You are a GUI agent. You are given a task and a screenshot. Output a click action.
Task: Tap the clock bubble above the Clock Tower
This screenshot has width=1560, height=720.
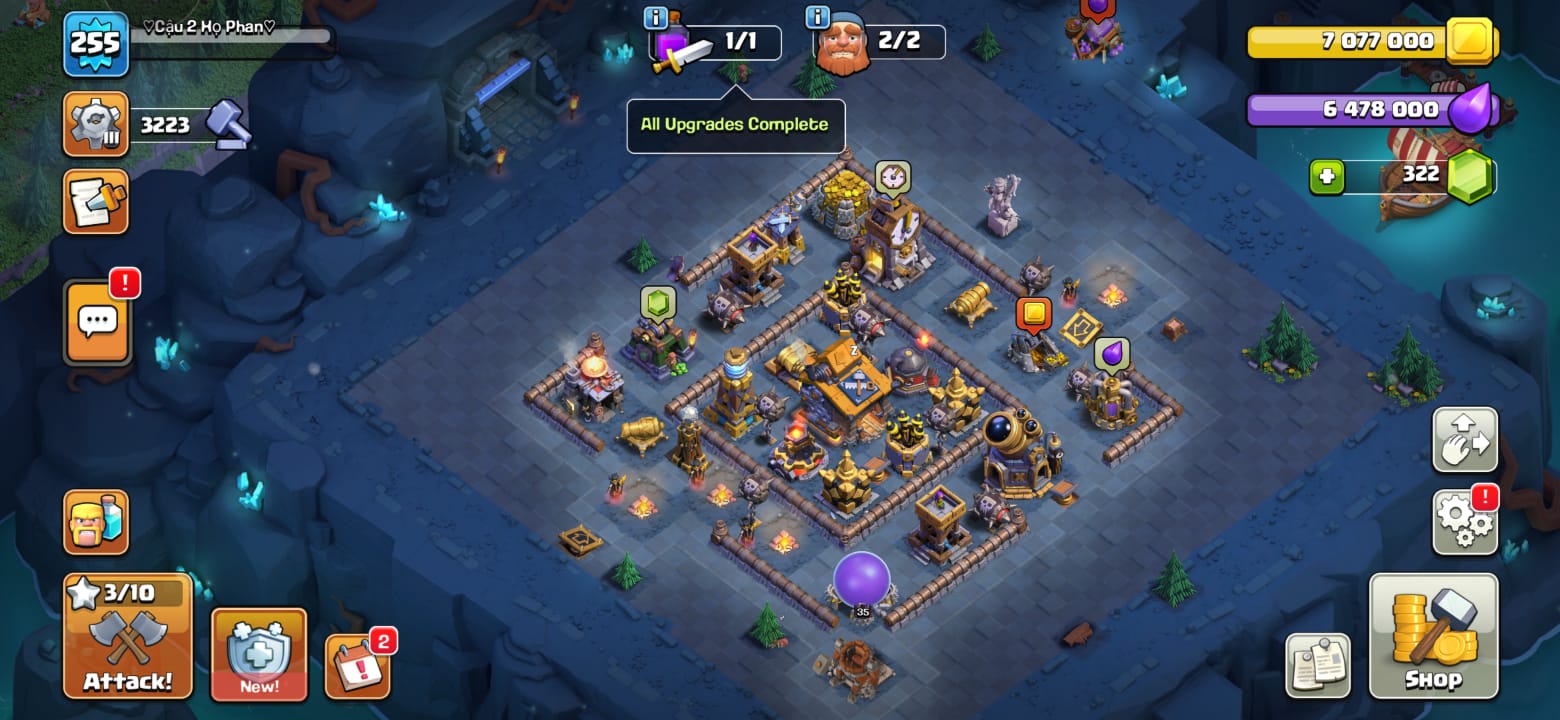coord(892,177)
